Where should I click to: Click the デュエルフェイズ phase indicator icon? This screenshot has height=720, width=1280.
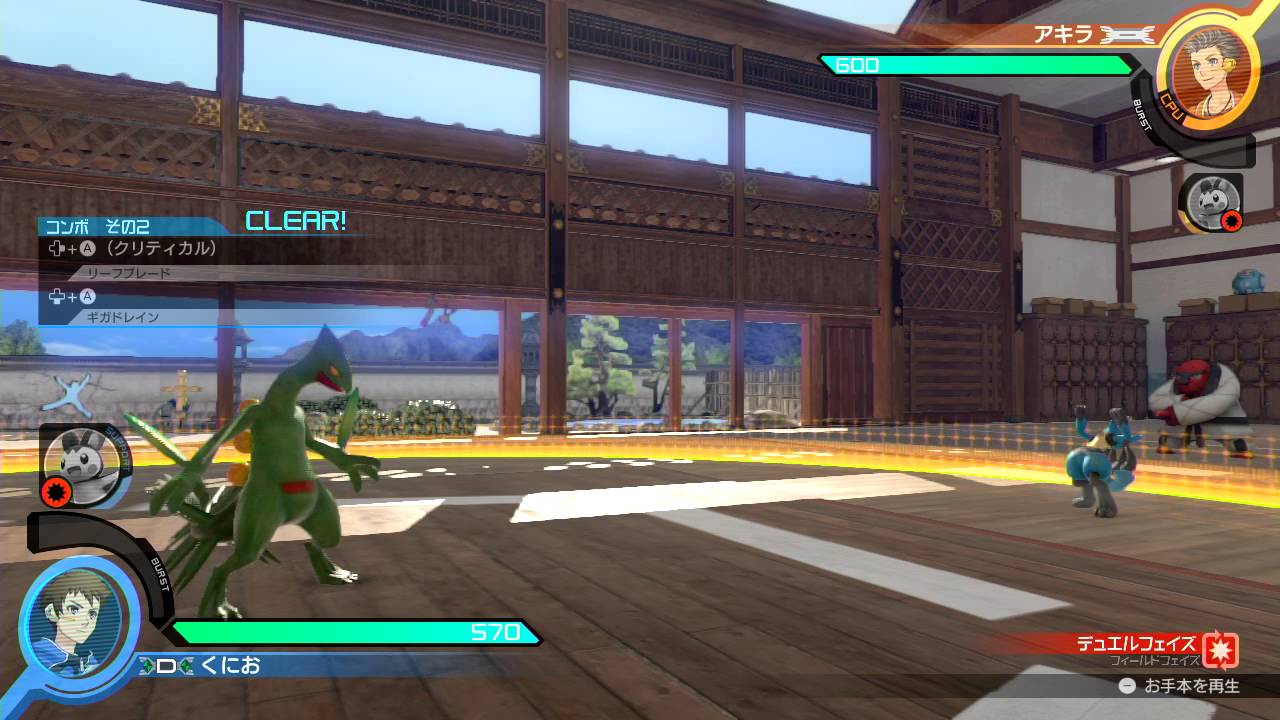click(1220, 649)
